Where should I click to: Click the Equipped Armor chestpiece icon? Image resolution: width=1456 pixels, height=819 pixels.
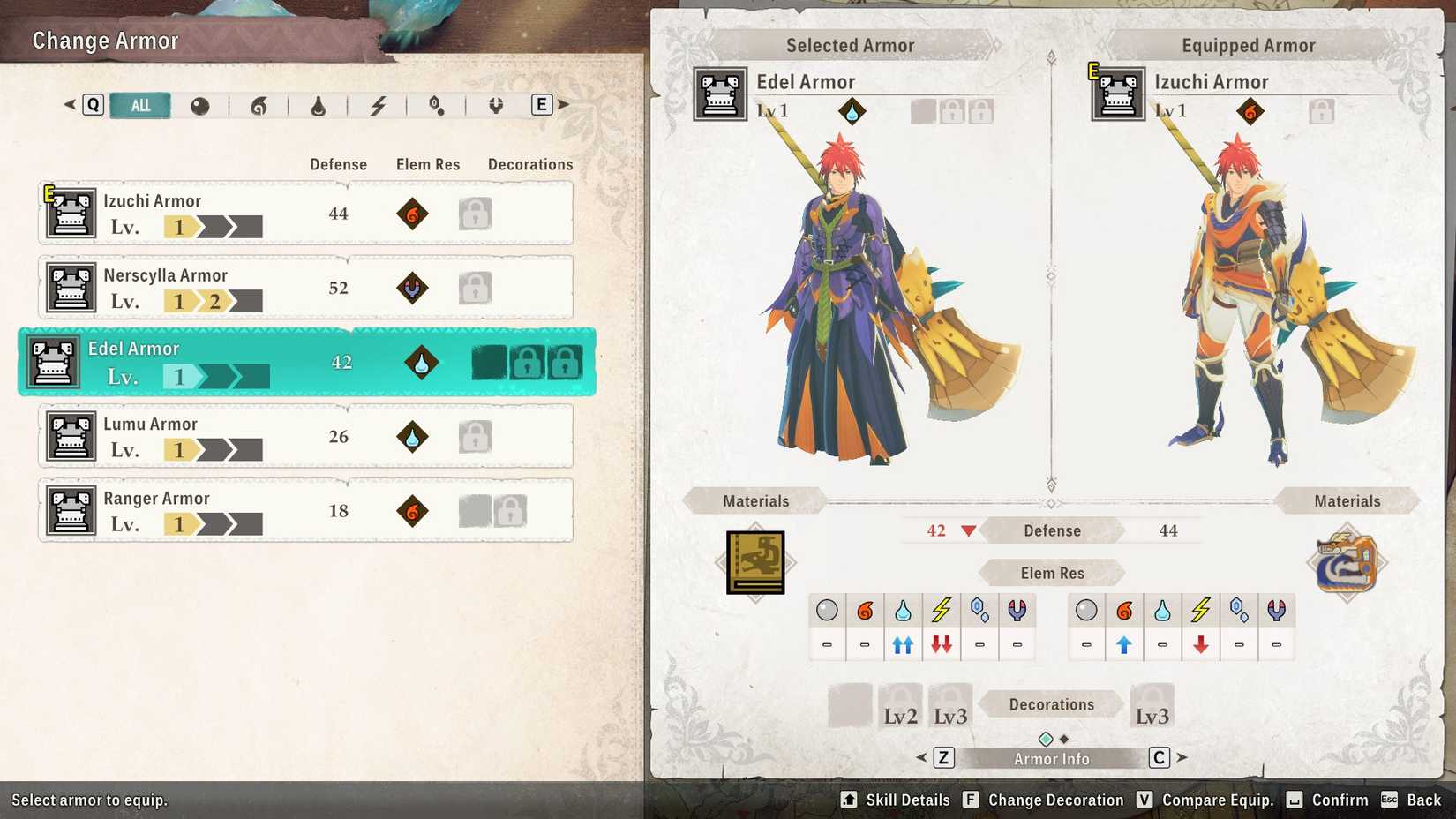click(x=1118, y=94)
